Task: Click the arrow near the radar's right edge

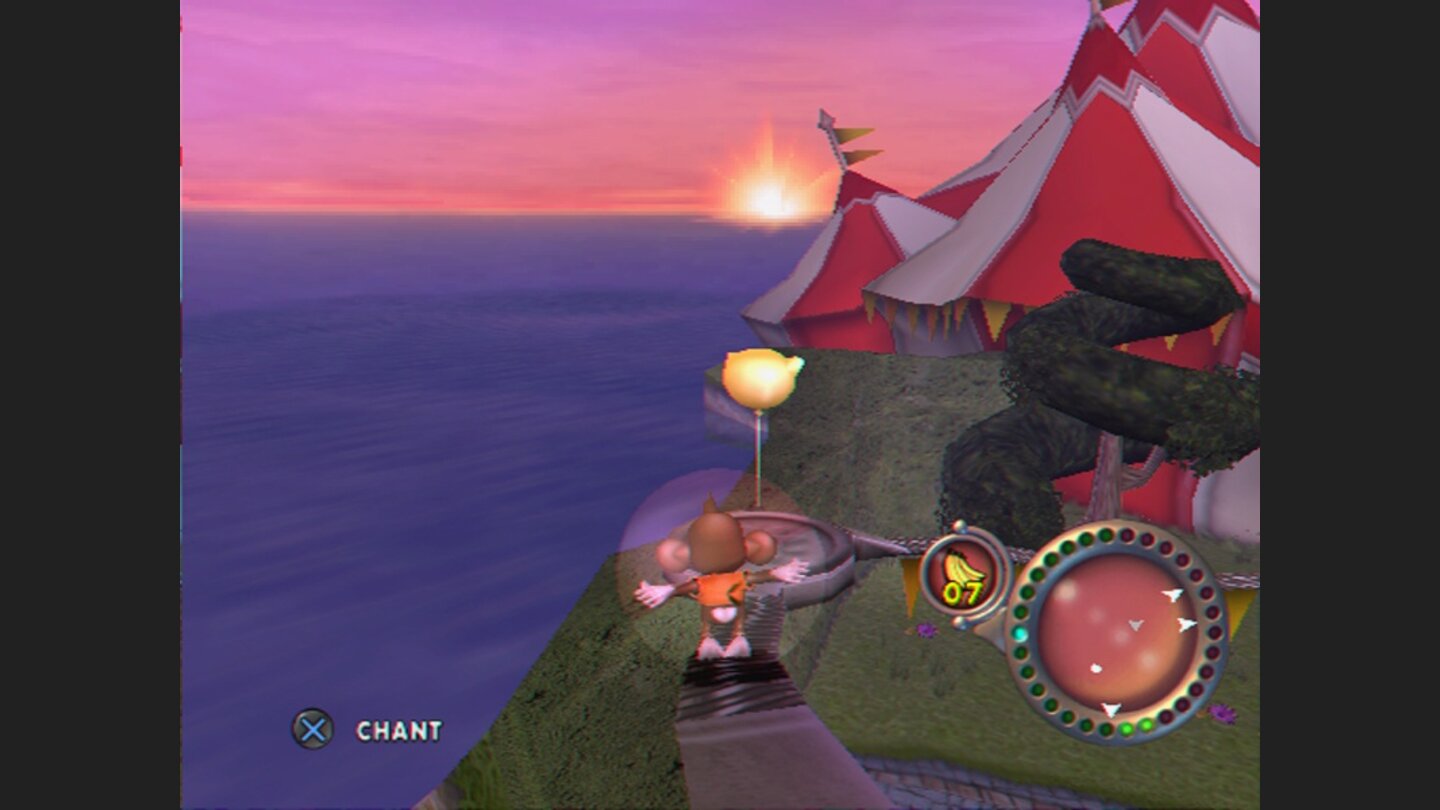Action: point(1188,624)
